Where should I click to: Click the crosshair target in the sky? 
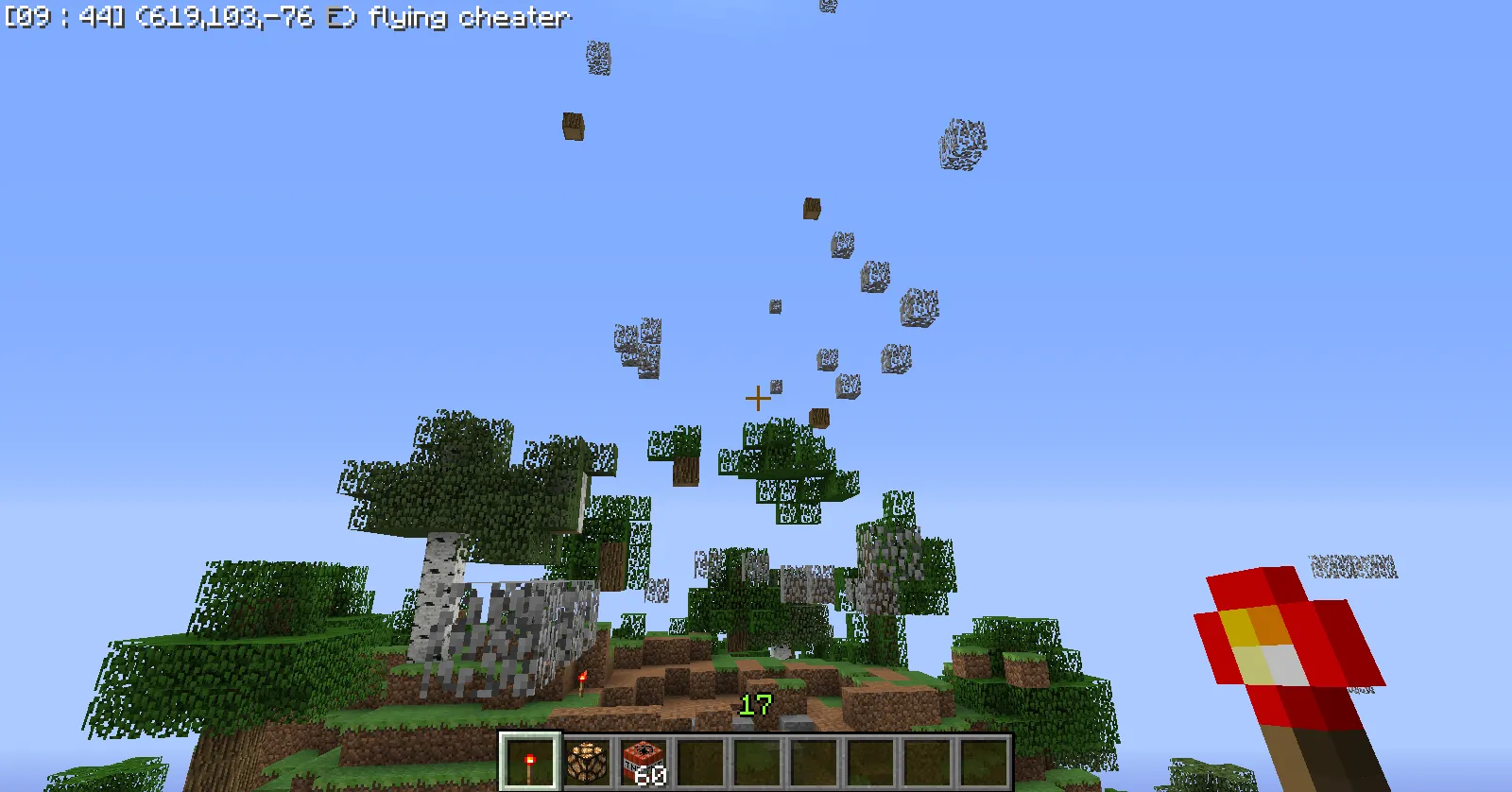tap(759, 398)
